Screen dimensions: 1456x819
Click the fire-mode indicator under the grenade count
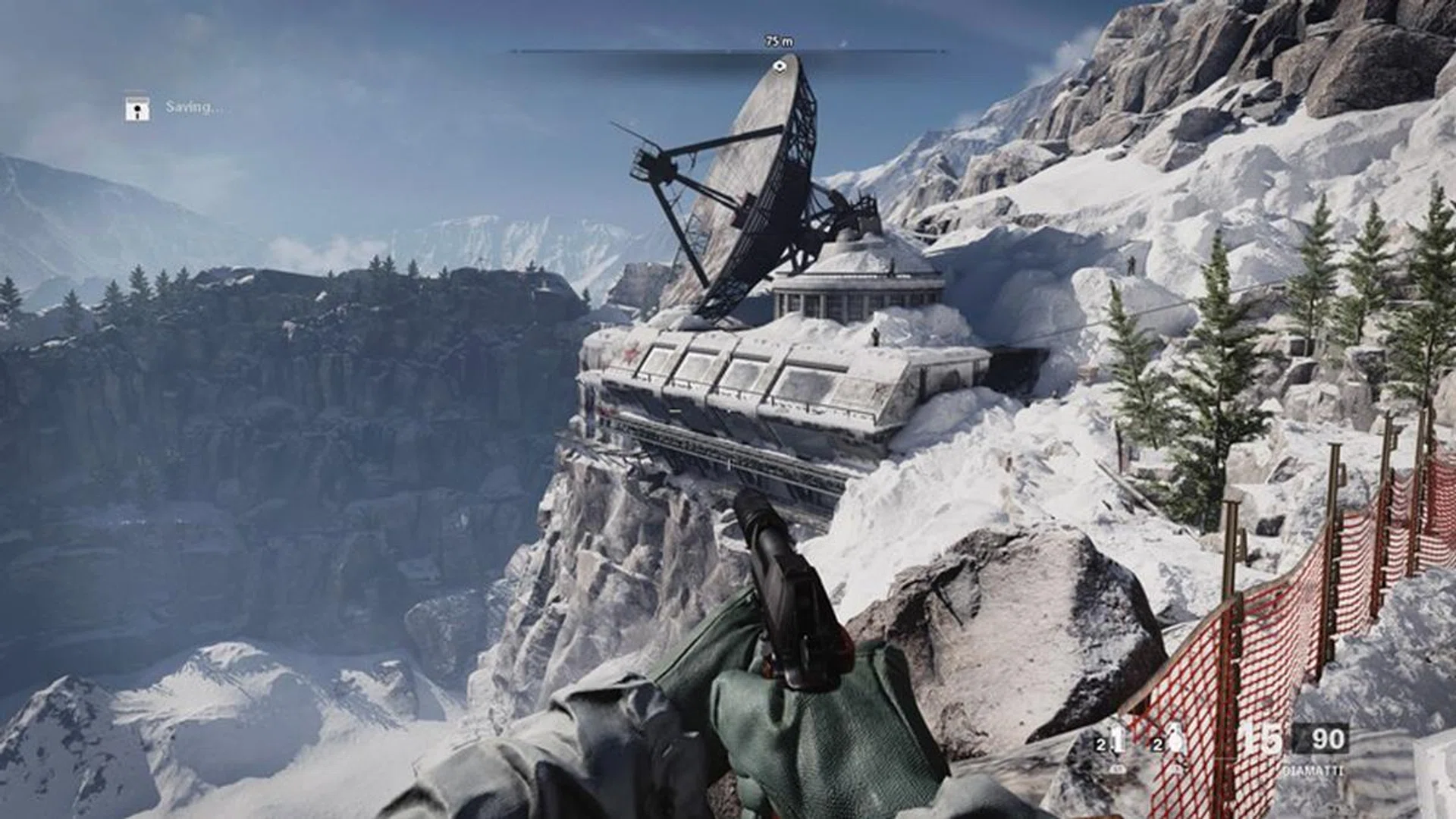pos(1116,769)
